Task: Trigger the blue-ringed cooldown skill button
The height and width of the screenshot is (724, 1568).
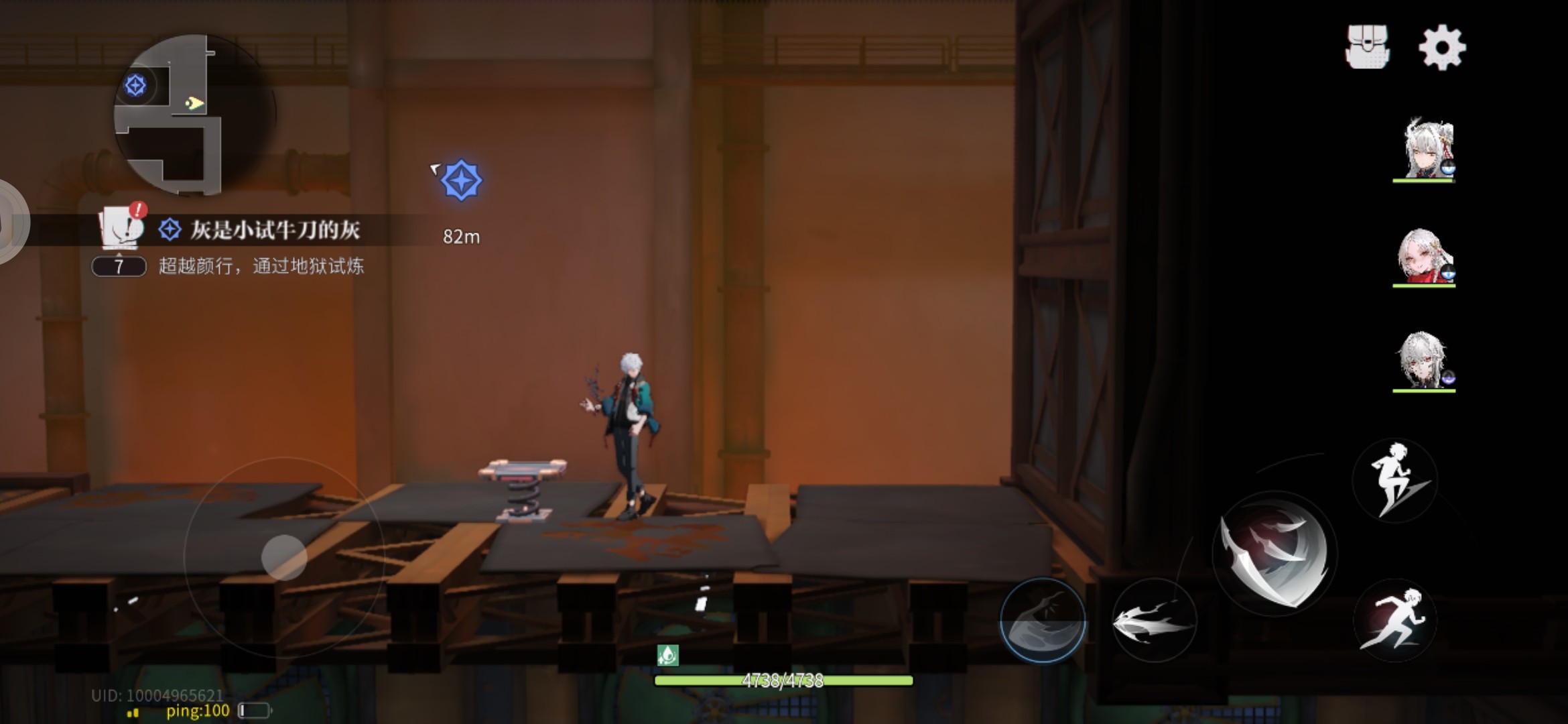Action: tap(1043, 621)
